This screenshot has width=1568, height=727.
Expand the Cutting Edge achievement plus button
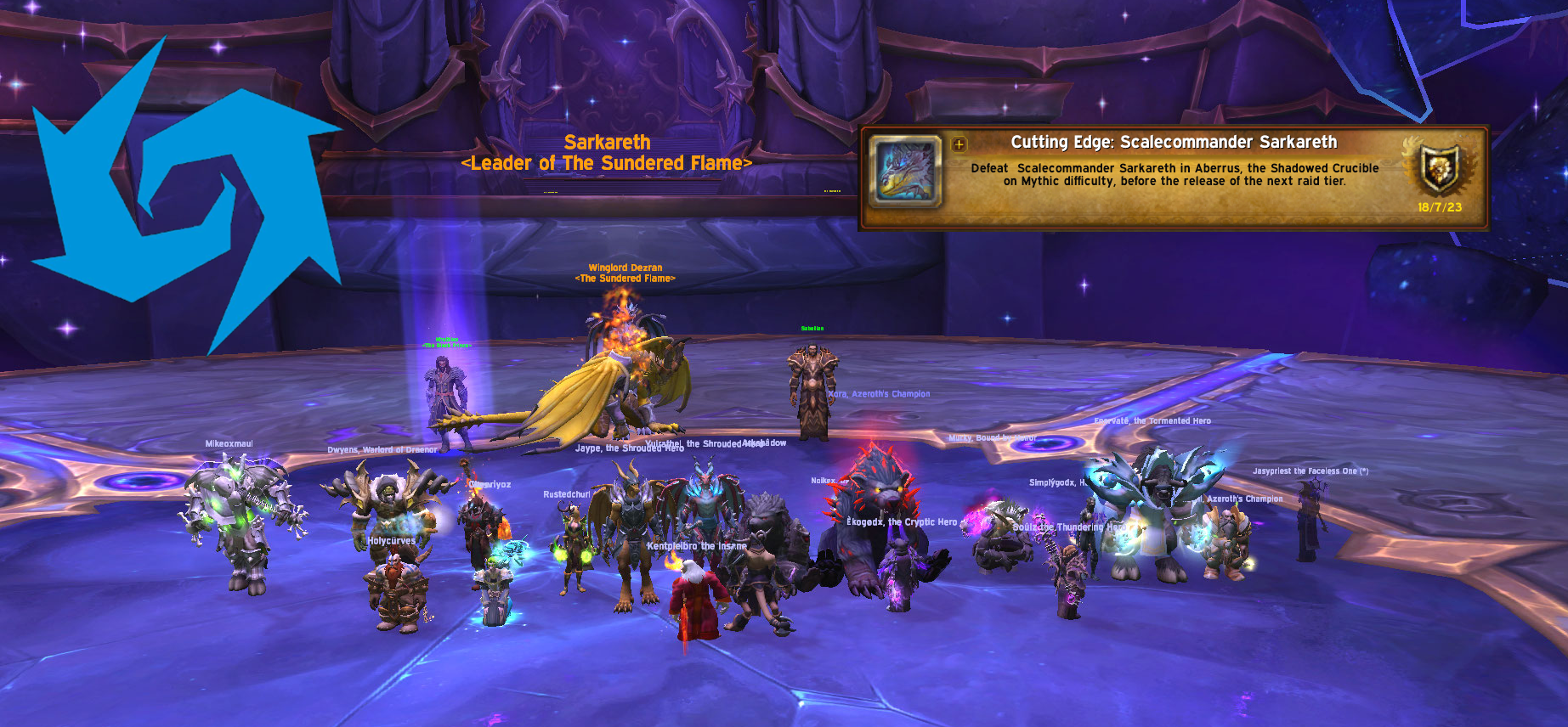(x=959, y=144)
